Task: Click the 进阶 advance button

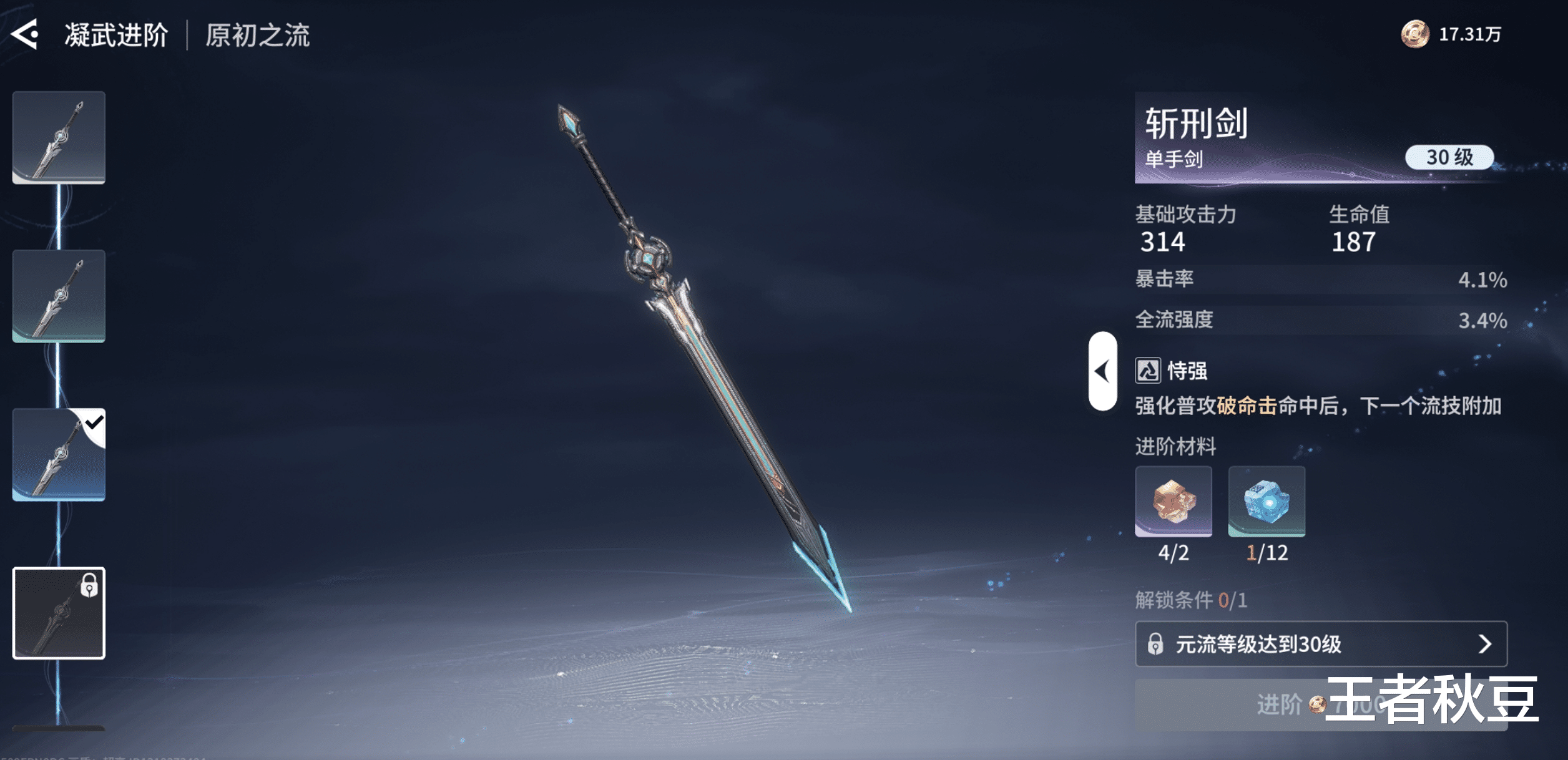Action: (1280, 705)
